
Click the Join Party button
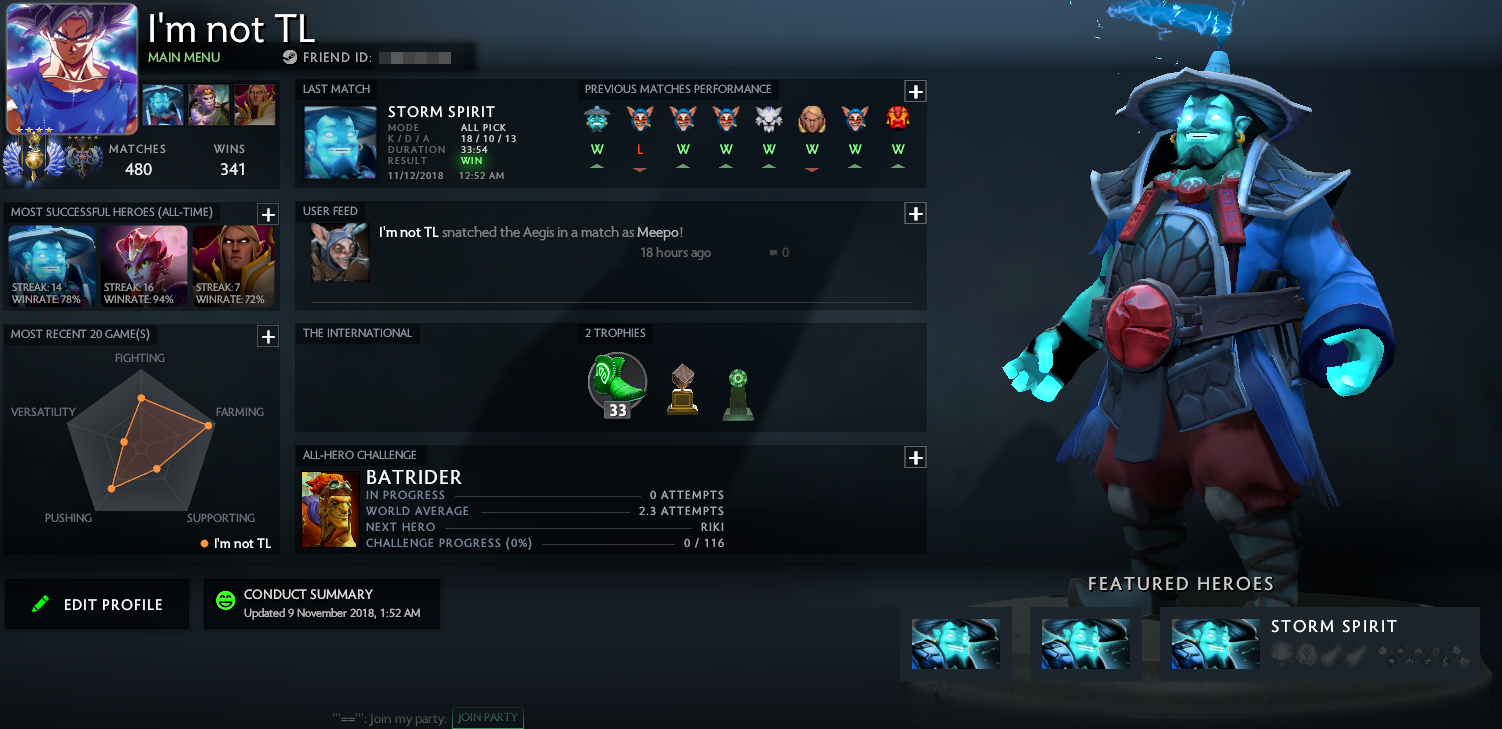[x=487, y=717]
